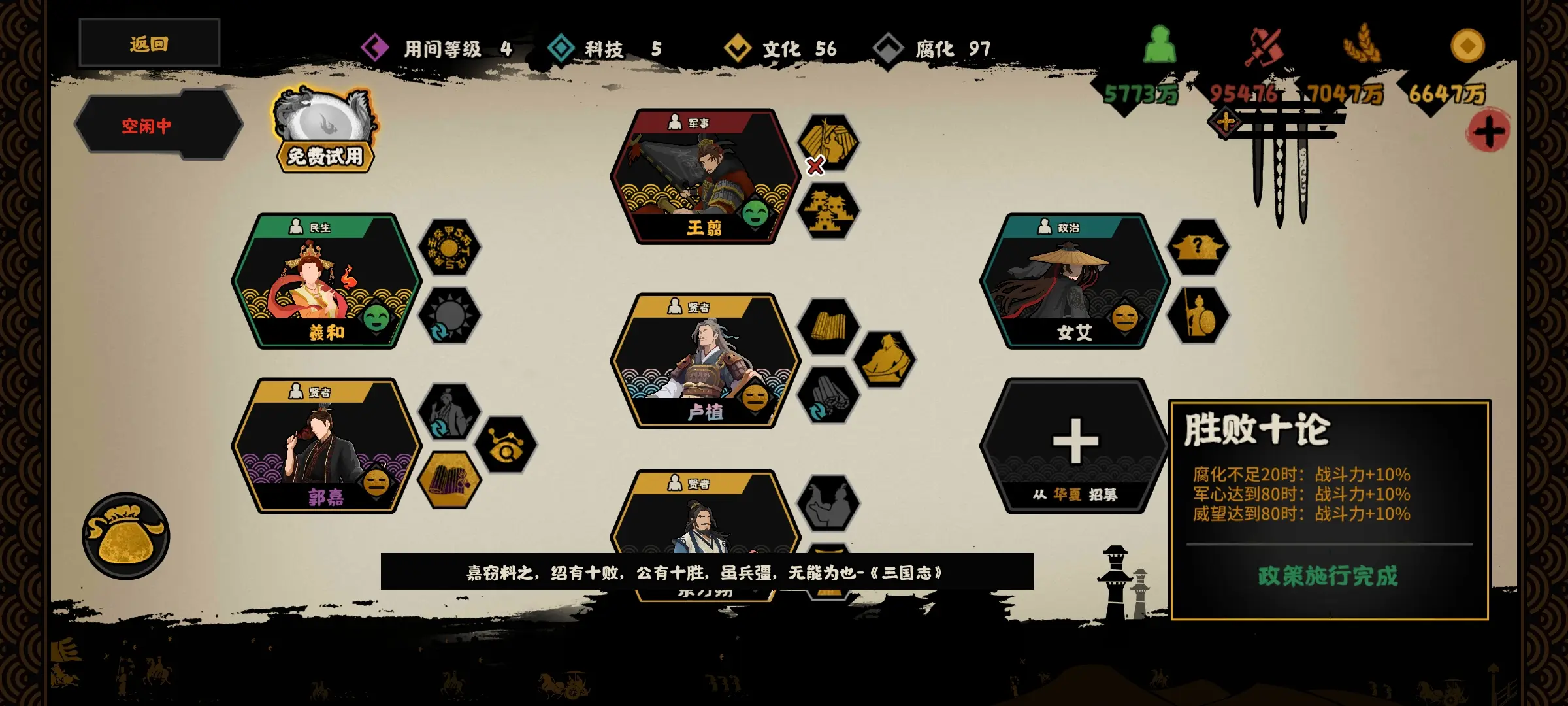This screenshot has width=1568, height=706.
Task: Select 郭嘉's eye insight skill icon
Action: (x=505, y=446)
